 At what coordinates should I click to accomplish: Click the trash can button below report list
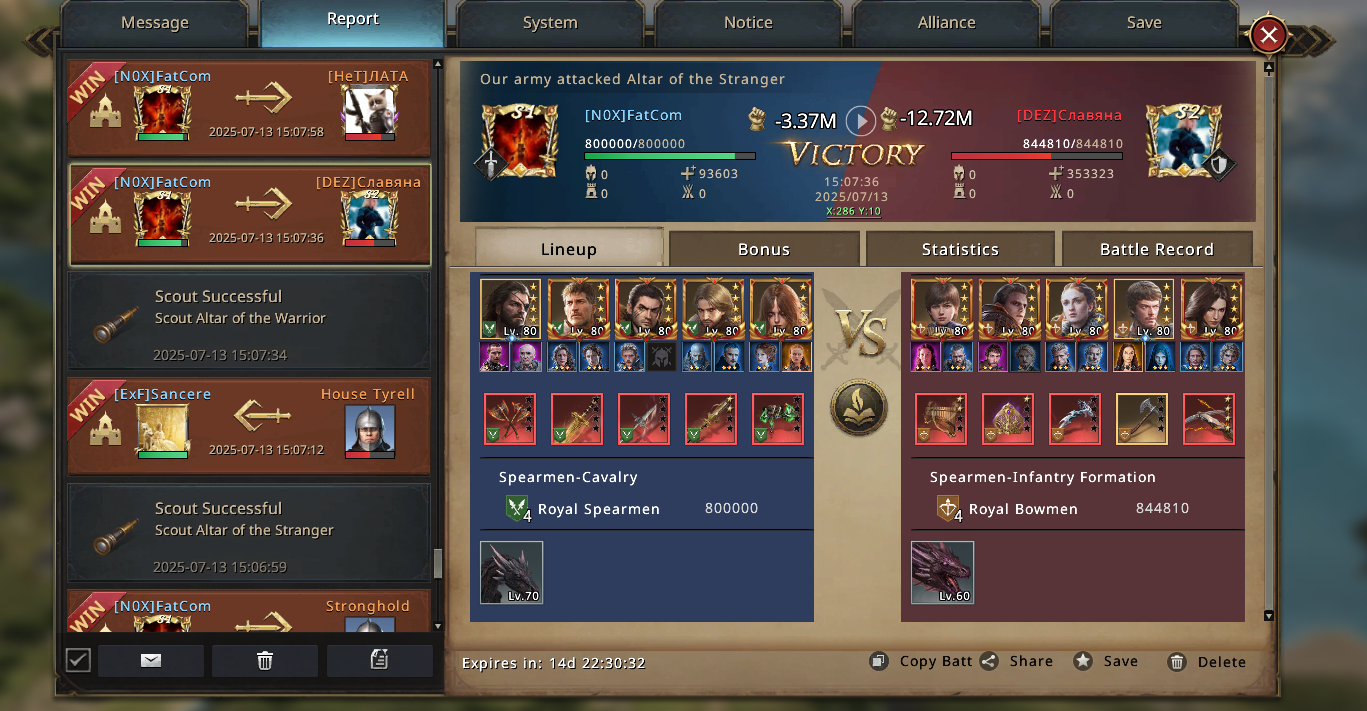click(x=265, y=660)
